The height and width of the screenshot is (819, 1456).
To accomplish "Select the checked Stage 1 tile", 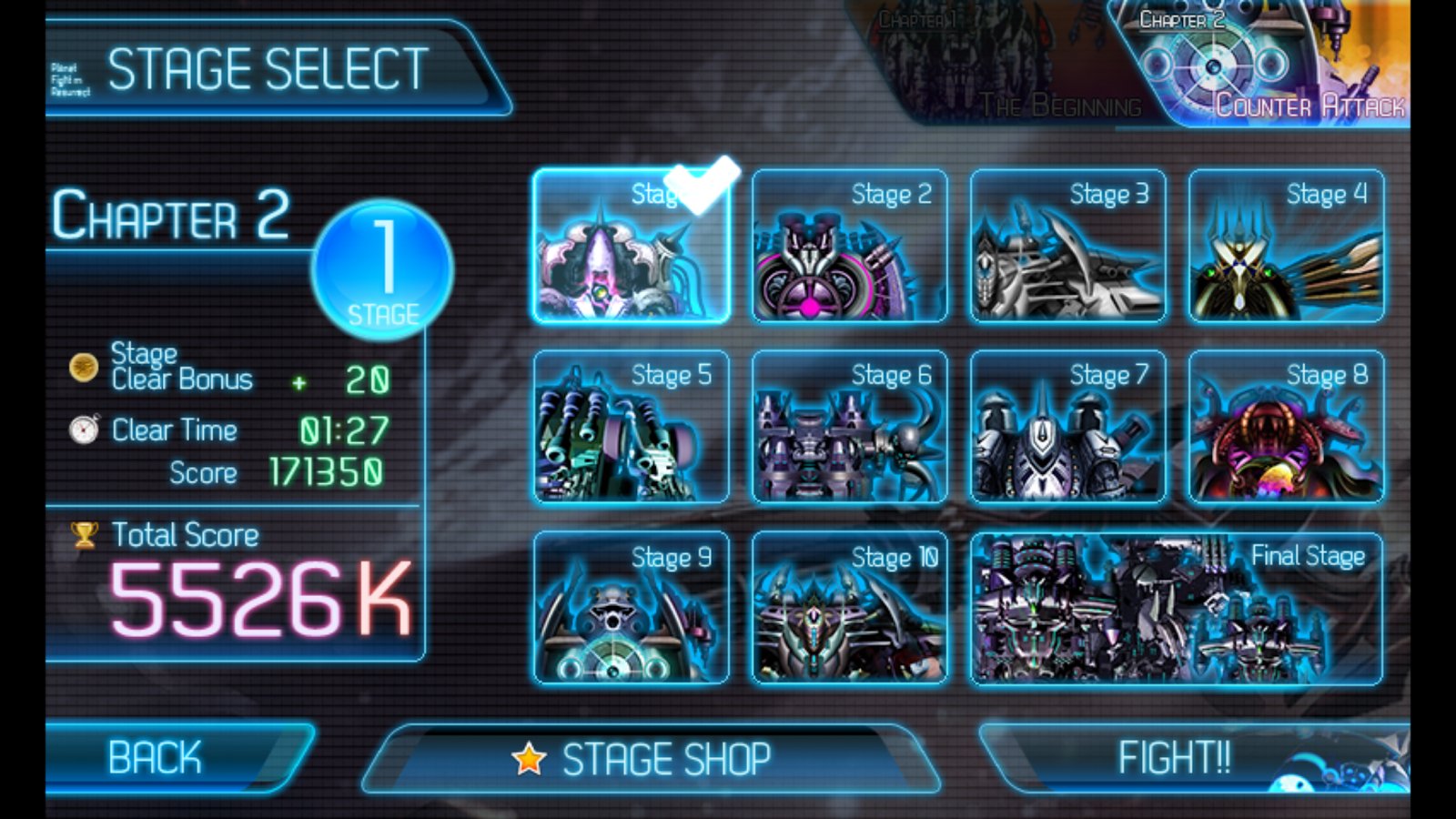I will [x=631, y=248].
